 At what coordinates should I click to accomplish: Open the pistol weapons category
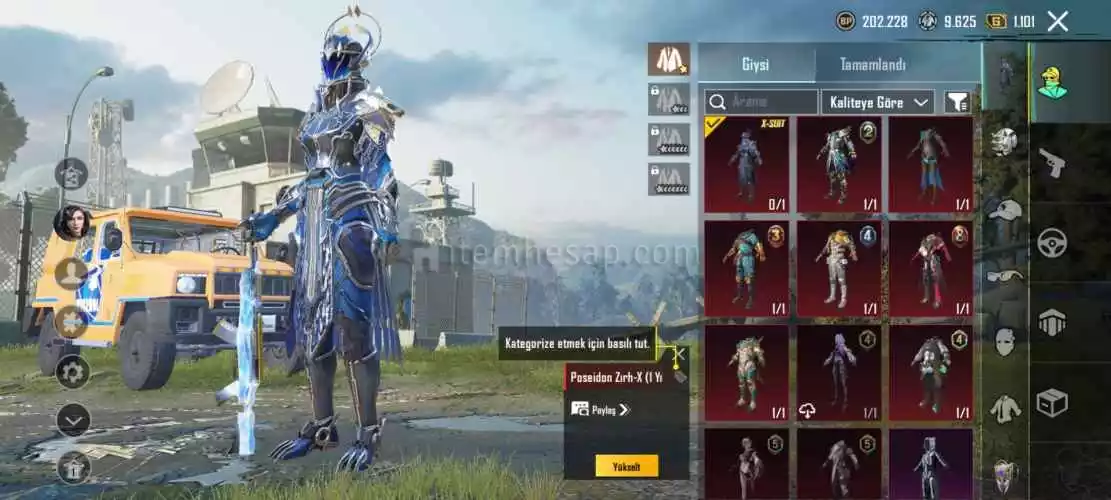pyautogui.click(x=1052, y=162)
